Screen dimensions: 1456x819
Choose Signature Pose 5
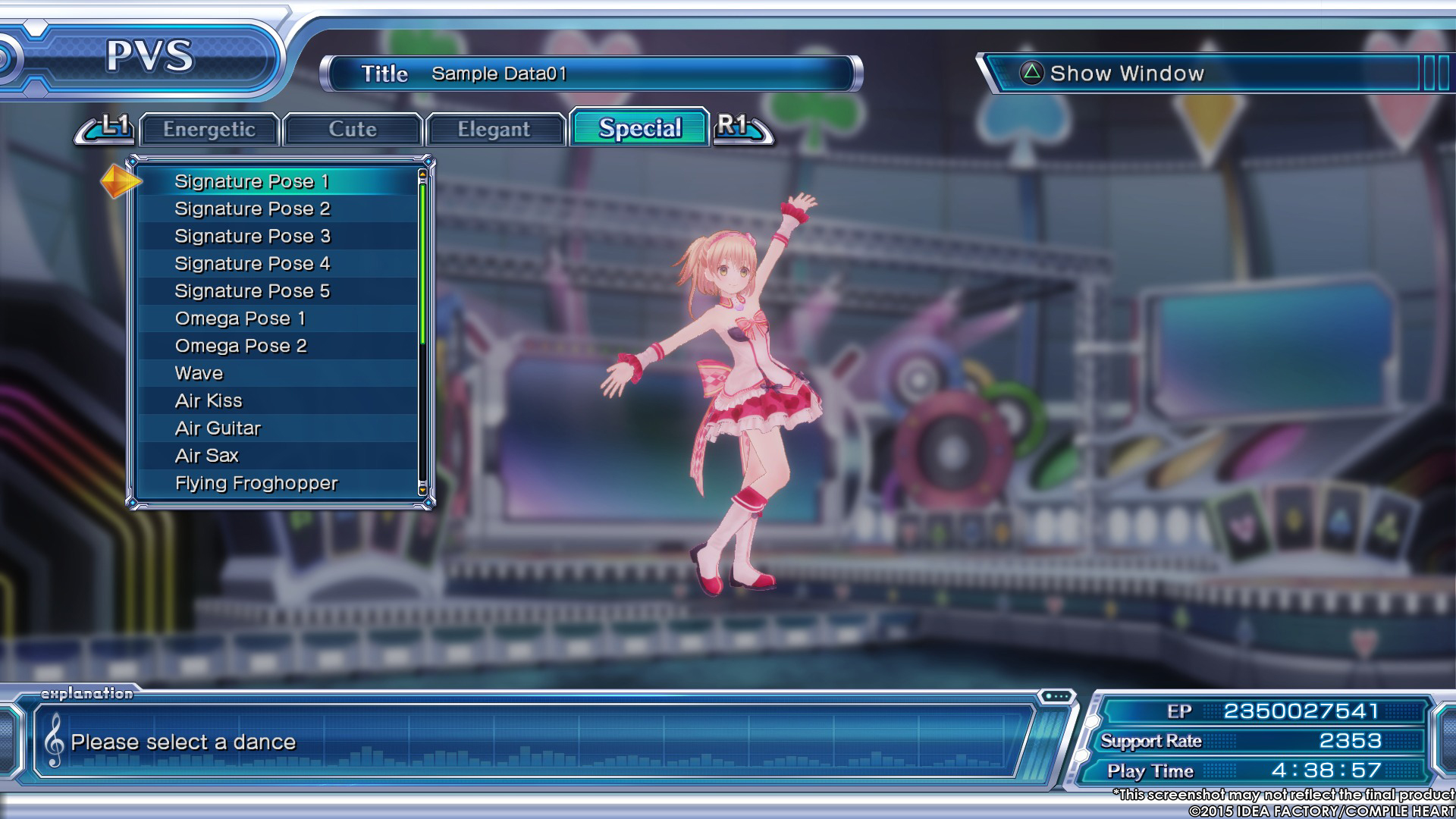tap(252, 291)
